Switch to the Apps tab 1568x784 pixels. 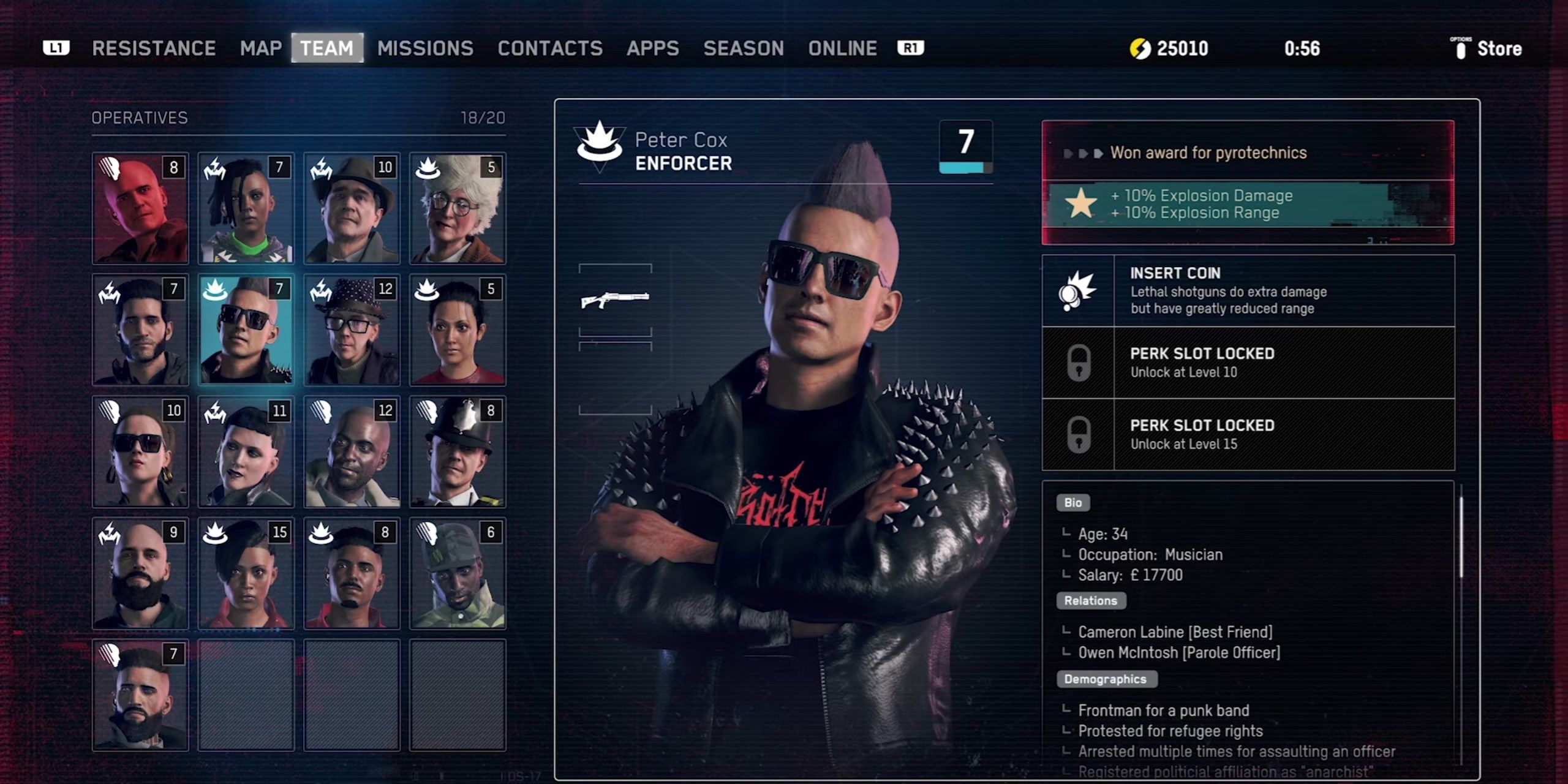[x=653, y=48]
